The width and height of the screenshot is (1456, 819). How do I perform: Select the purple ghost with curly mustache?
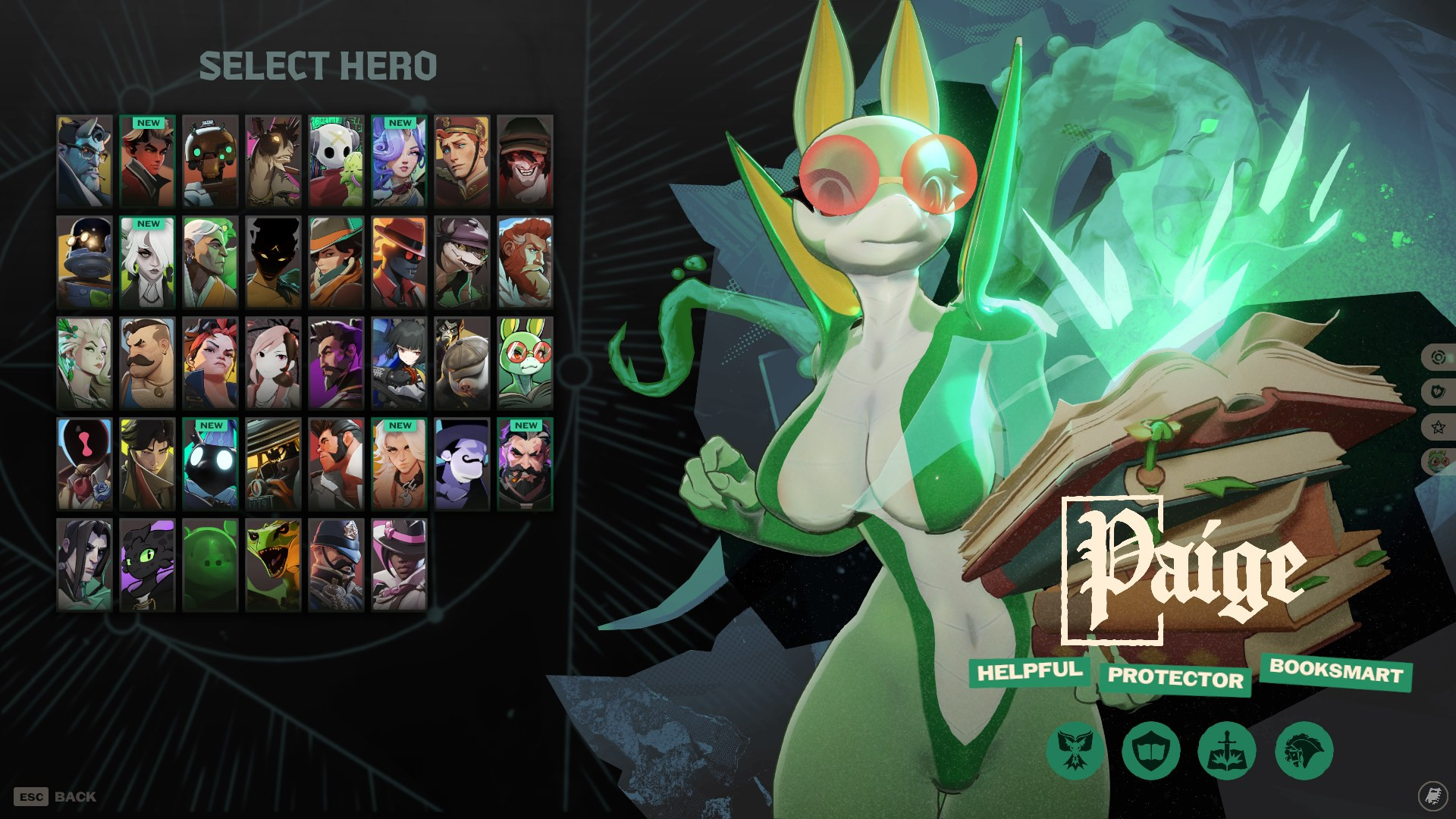[x=462, y=464]
